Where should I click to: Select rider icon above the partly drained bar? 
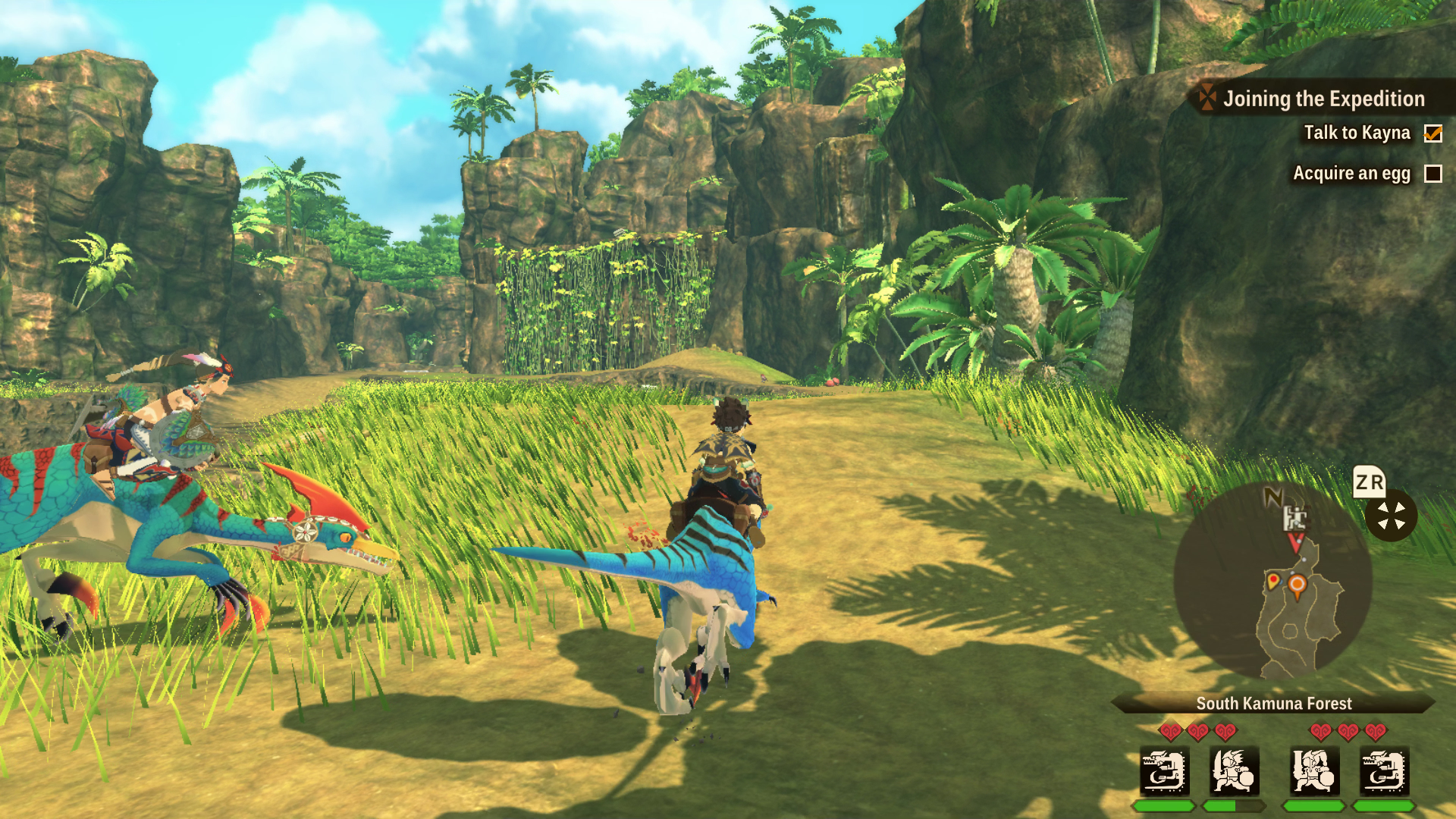click(1234, 770)
